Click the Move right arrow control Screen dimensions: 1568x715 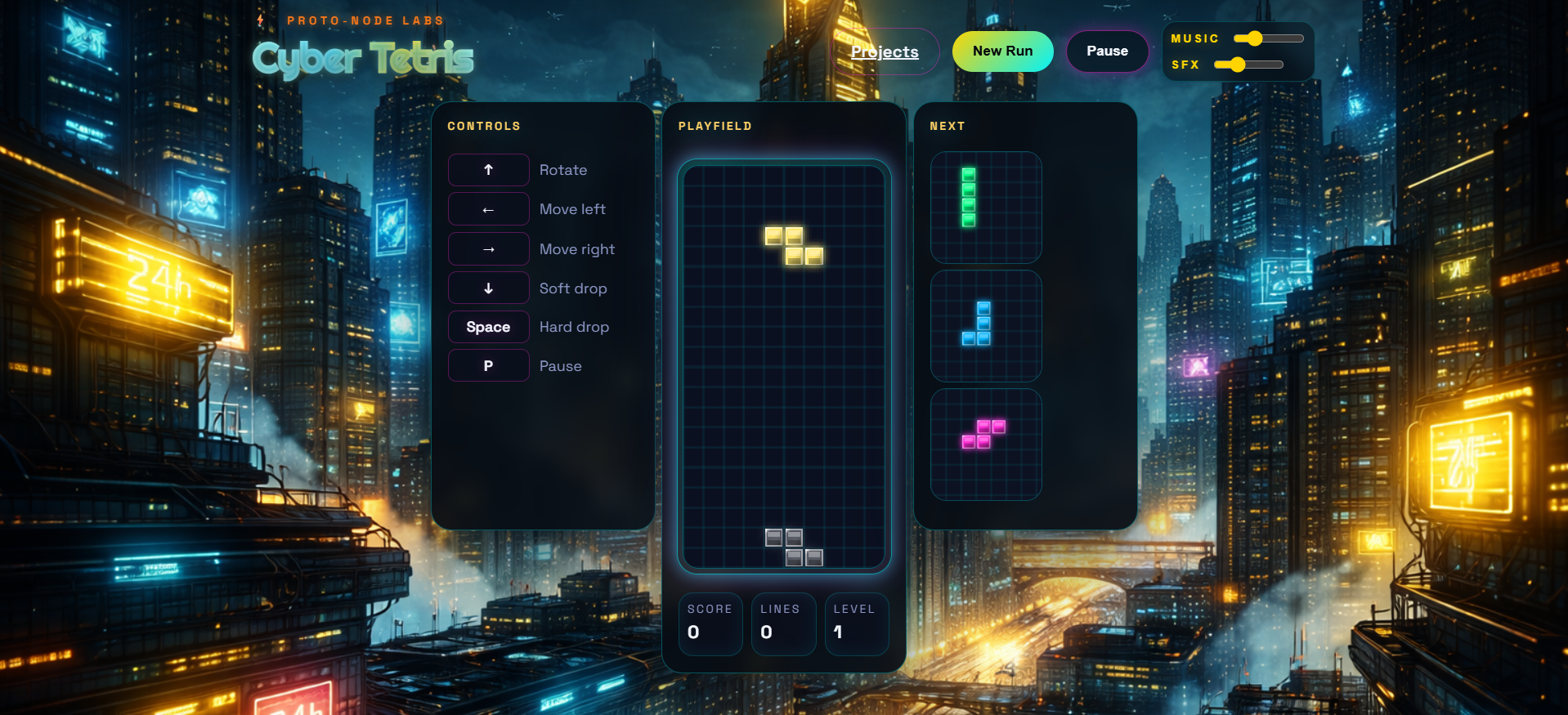coord(488,248)
